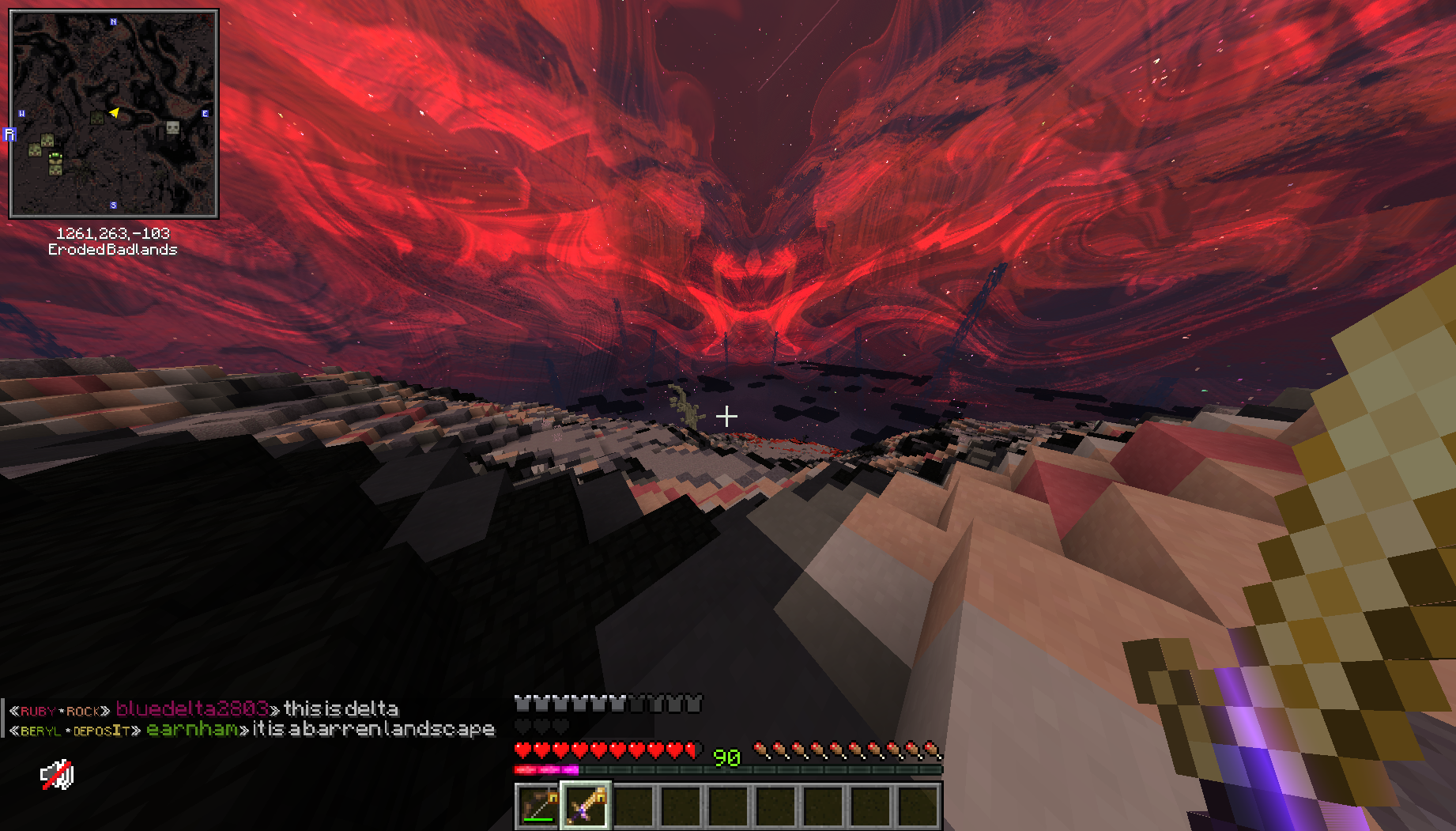Click the skeleton skull marker on minimap
Viewport: 1456px width, 831px height.
point(172,127)
